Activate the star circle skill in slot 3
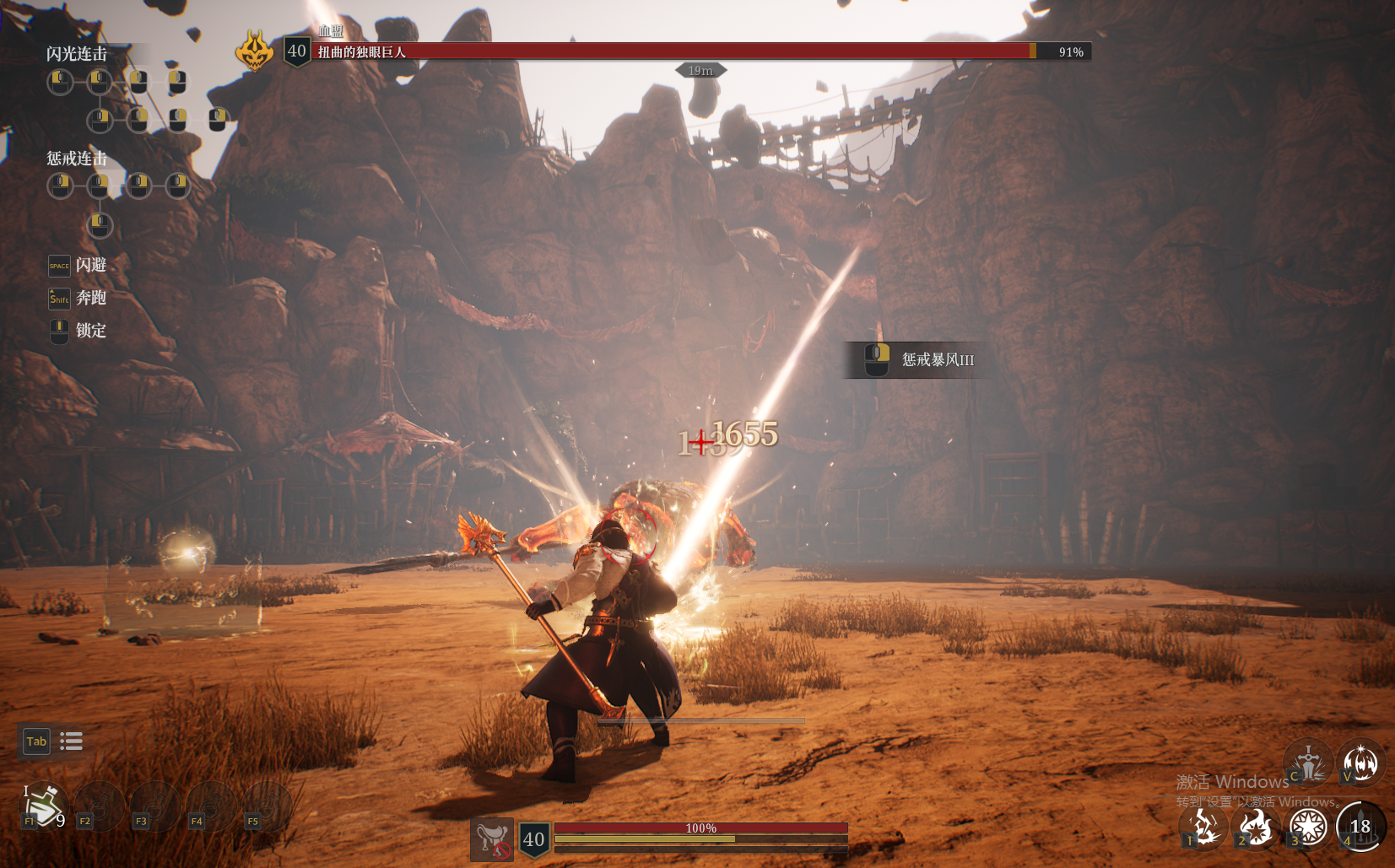 coord(1308,827)
